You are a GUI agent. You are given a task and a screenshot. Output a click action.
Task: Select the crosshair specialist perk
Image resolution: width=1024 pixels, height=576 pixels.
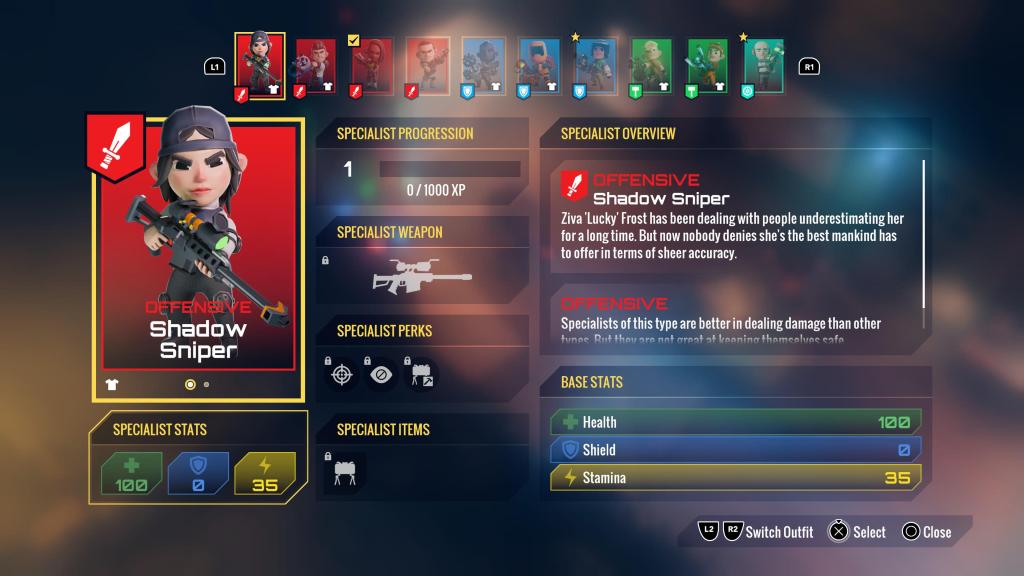click(343, 374)
